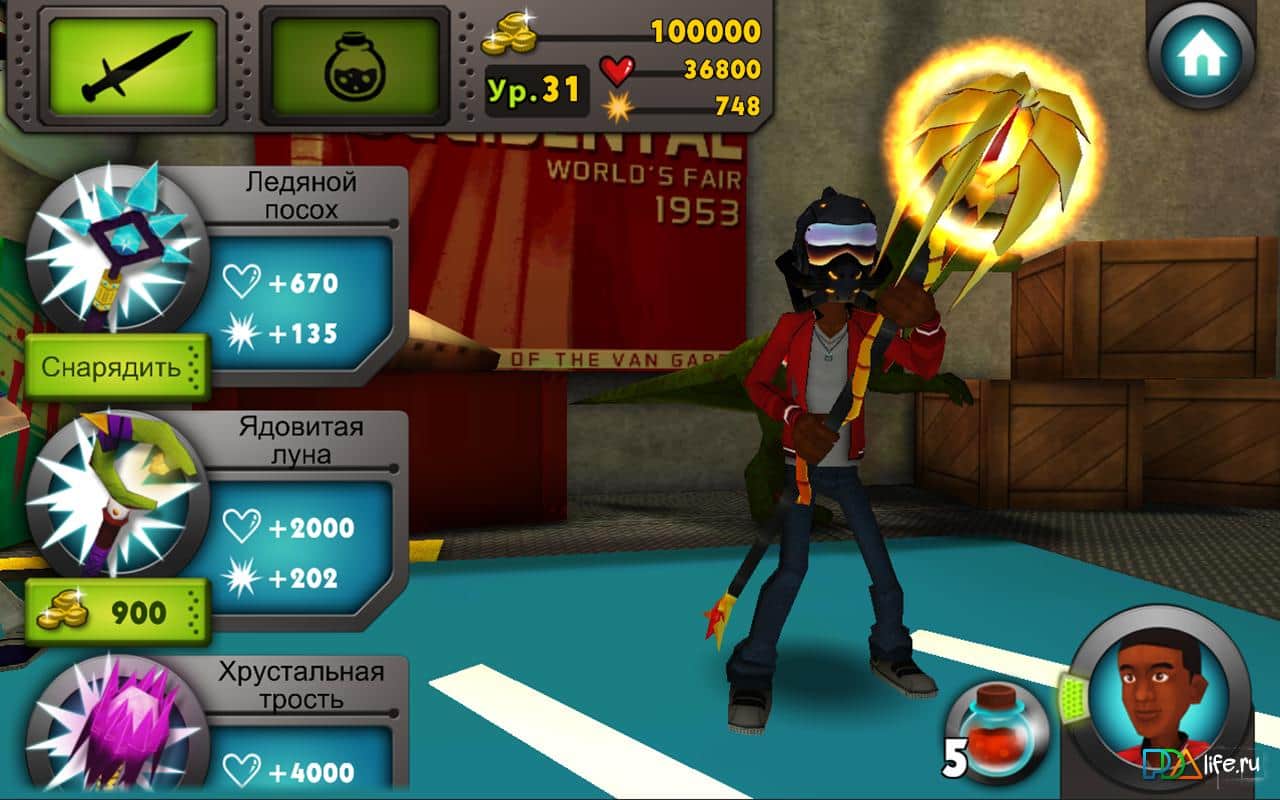Switch to the sword weapons tab
Viewport: 1280px width, 800px height.
pyautogui.click(x=132, y=67)
